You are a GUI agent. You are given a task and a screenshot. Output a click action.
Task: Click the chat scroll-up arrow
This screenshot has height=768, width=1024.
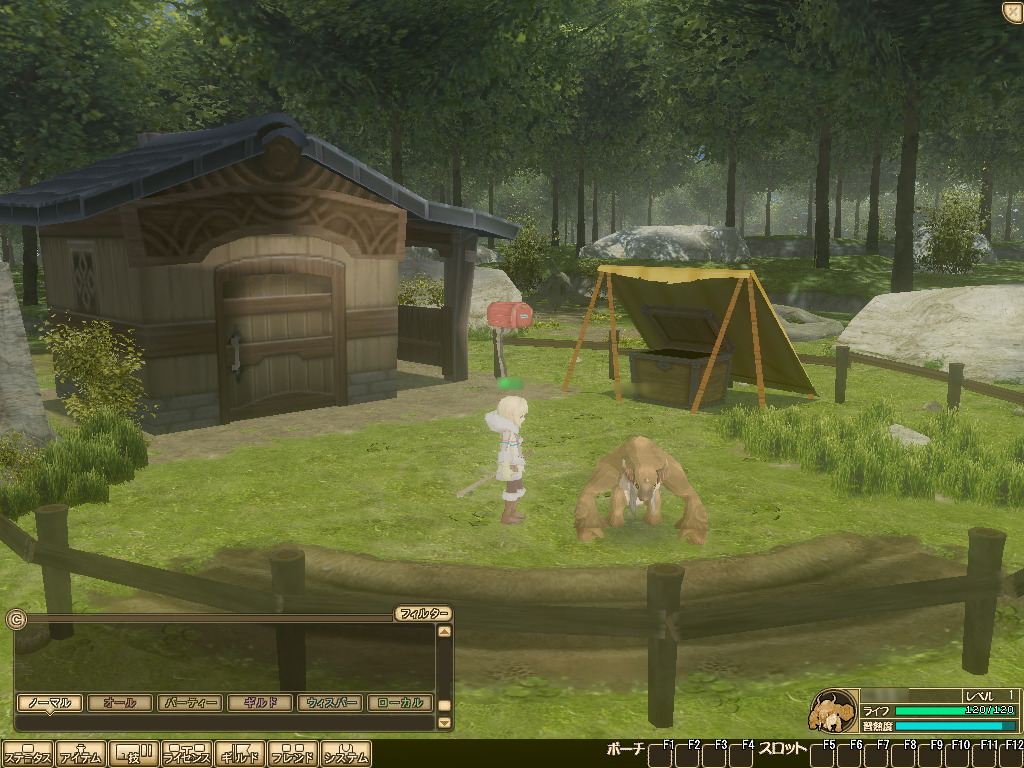[445, 631]
